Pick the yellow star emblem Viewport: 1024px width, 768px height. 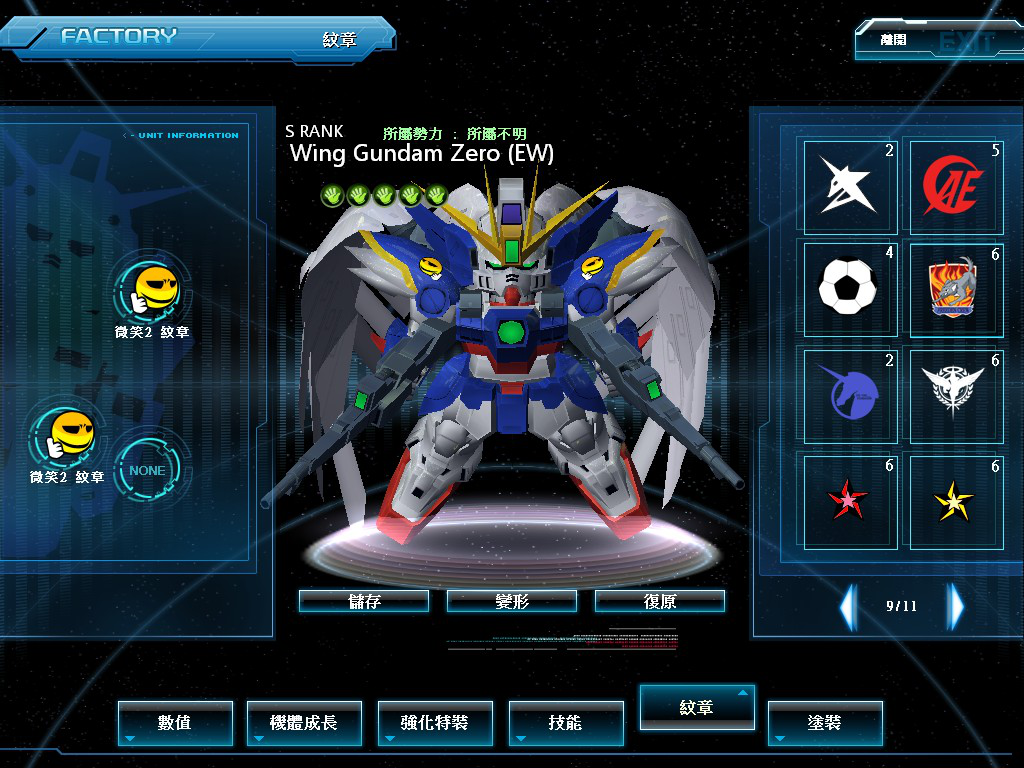click(955, 500)
